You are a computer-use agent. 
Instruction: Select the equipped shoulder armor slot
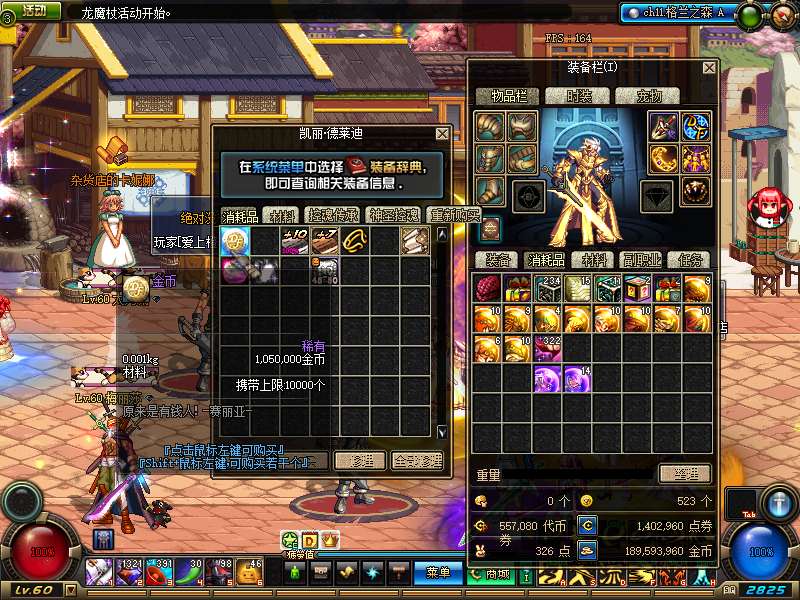[489, 126]
